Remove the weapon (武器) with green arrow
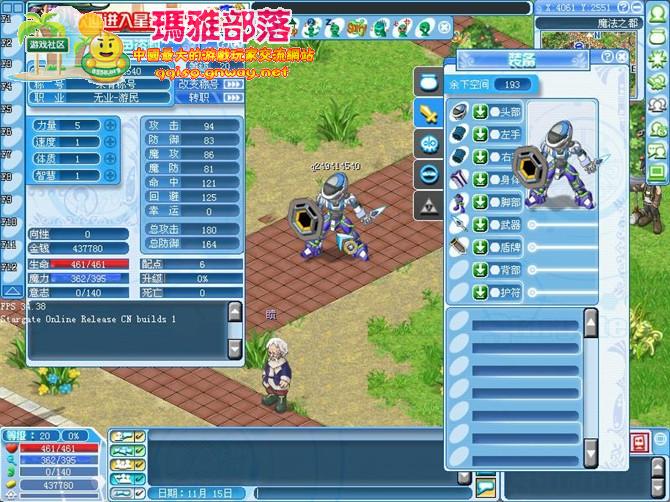 tap(480, 225)
